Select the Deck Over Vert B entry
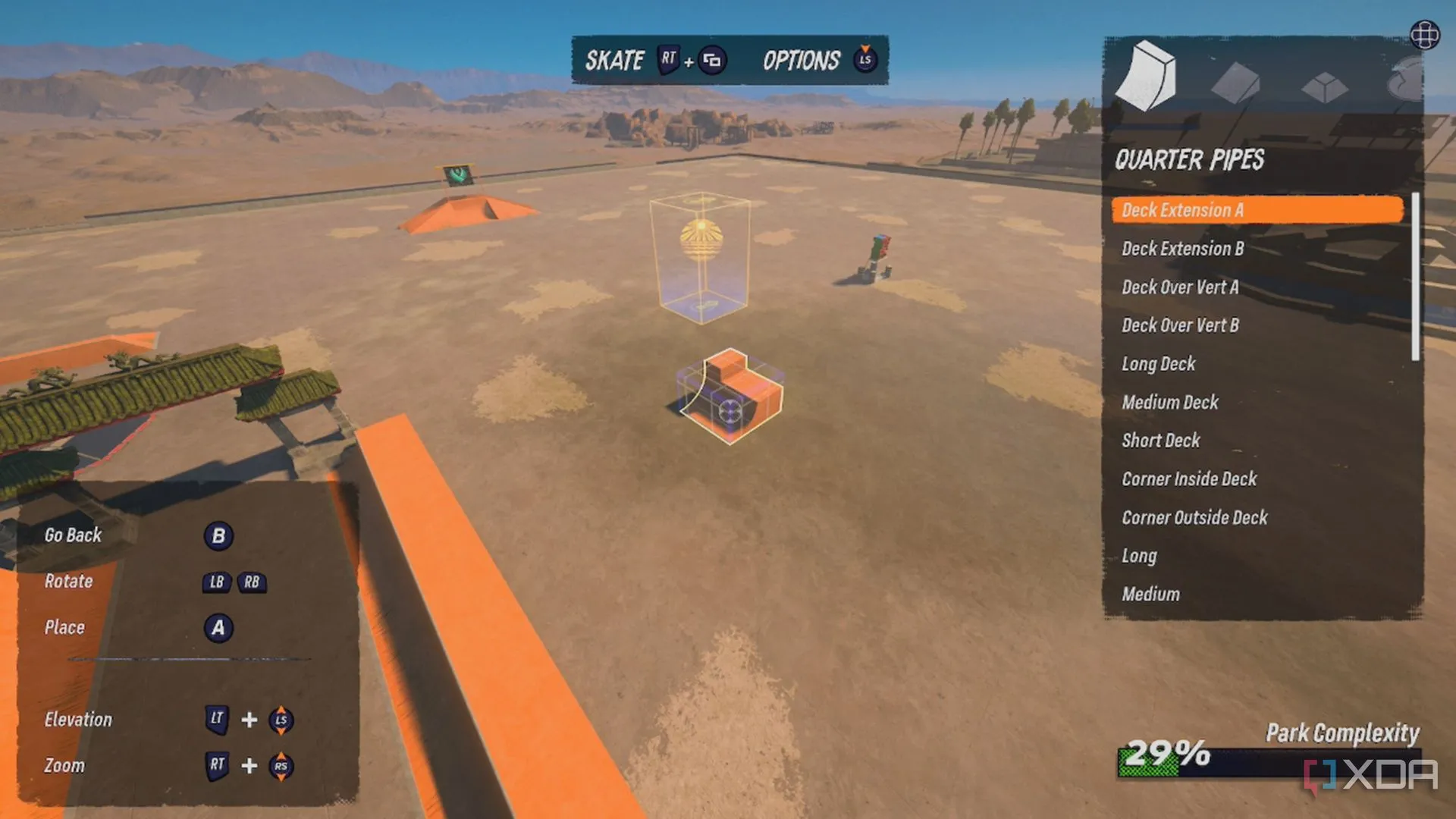Image resolution: width=1456 pixels, height=819 pixels. point(1179,325)
